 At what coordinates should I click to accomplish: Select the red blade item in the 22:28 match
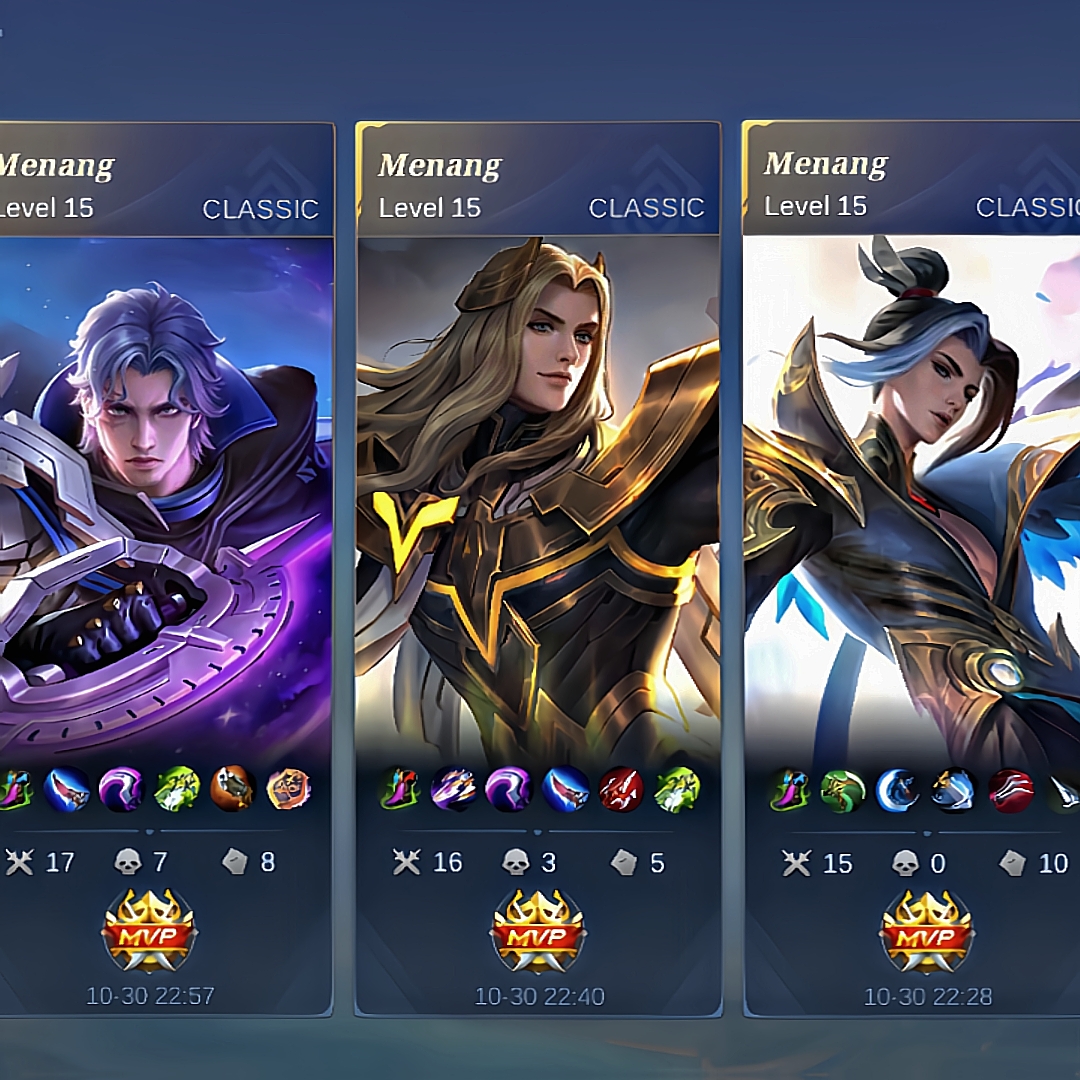point(1010,790)
